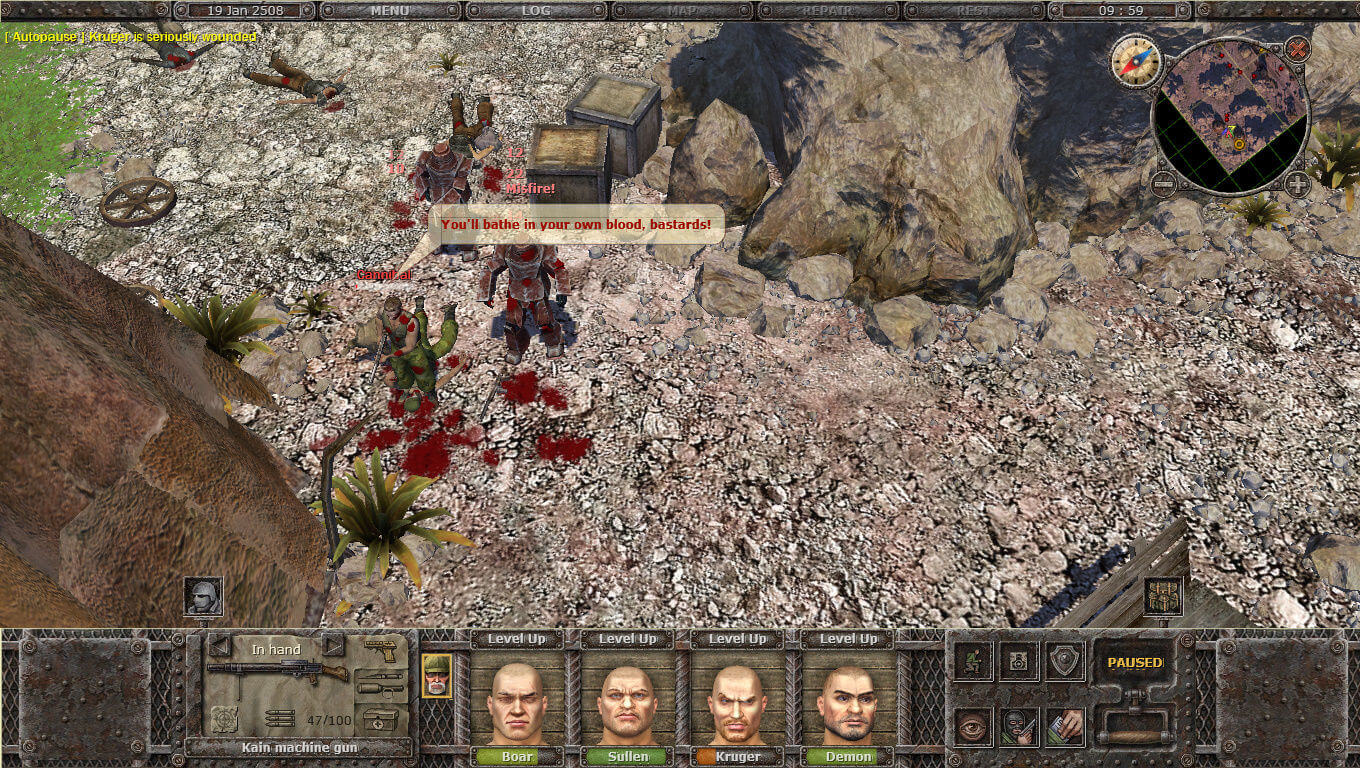The width and height of the screenshot is (1360, 768).
Task: Click Level Up above Demon
Action: [849, 639]
